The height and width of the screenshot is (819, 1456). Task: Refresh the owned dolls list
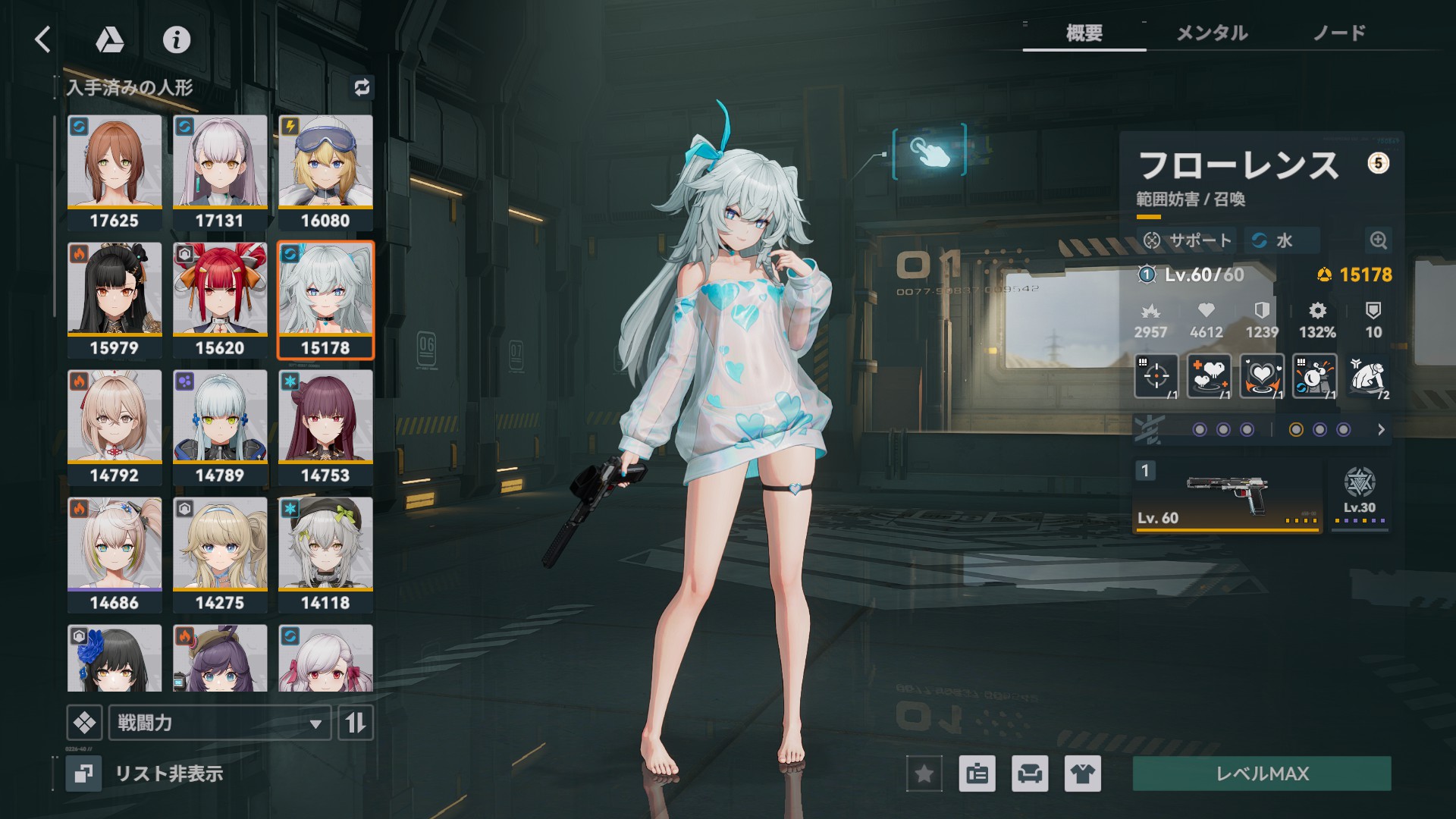click(x=362, y=87)
